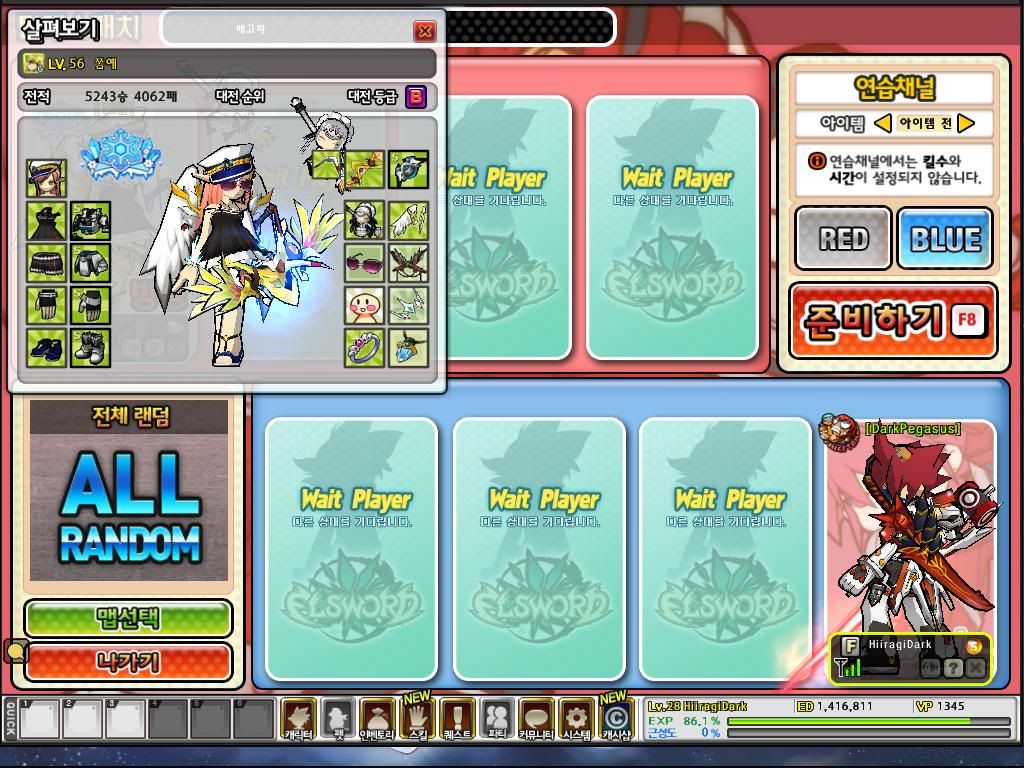Click the 맵선택 map select button

[x=128, y=618]
